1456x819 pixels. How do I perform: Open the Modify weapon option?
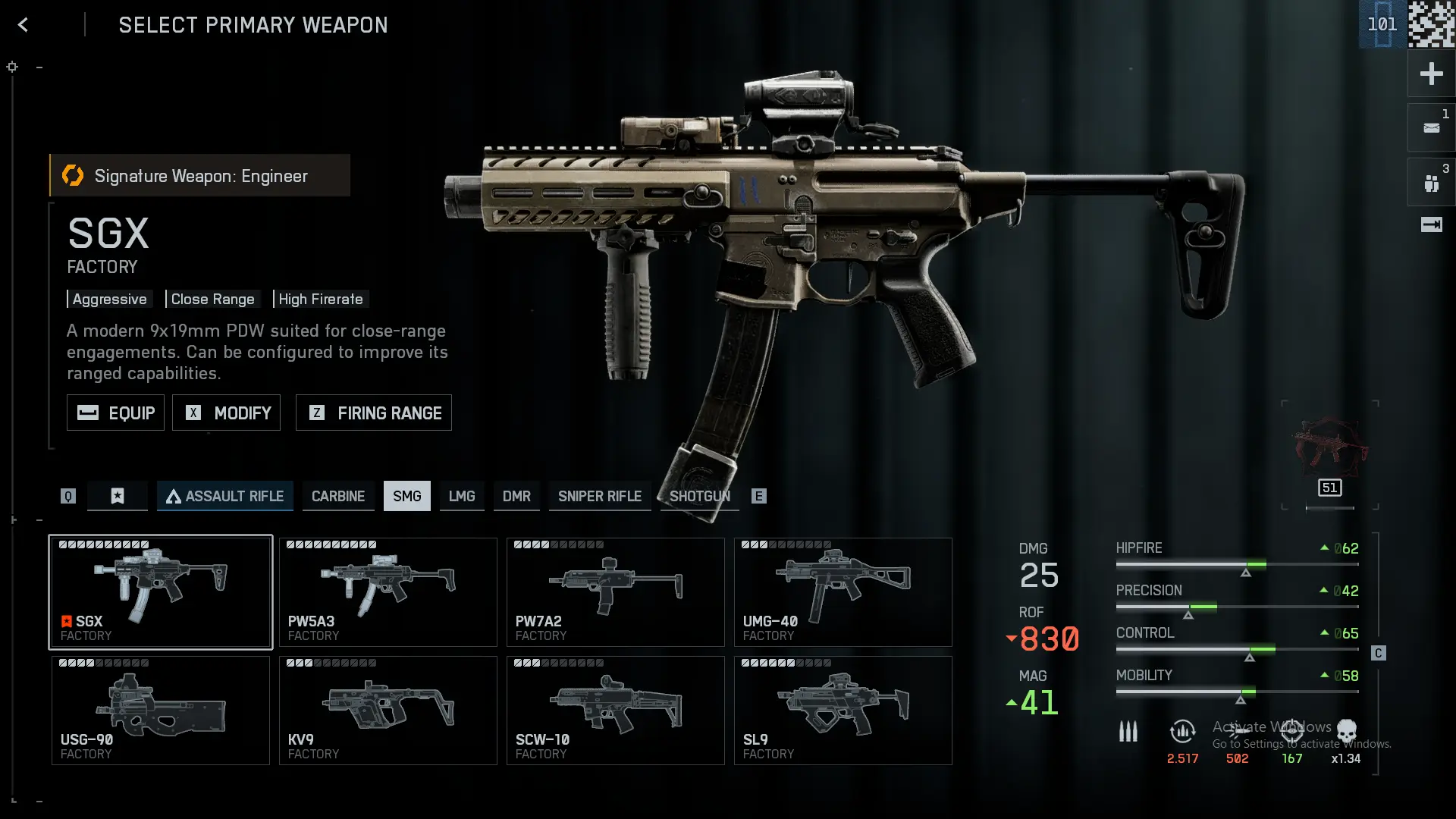click(226, 413)
